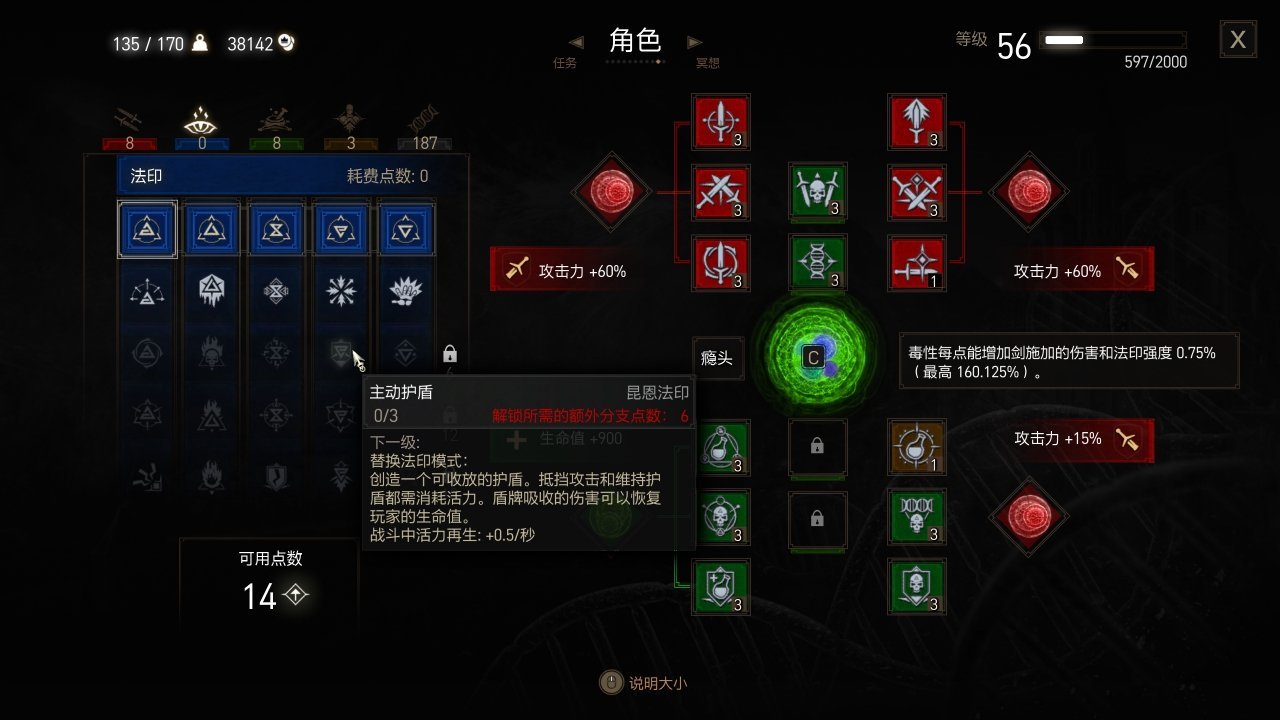Select the Delusion lotus-hand skill icon

click(x=404, y=291)
